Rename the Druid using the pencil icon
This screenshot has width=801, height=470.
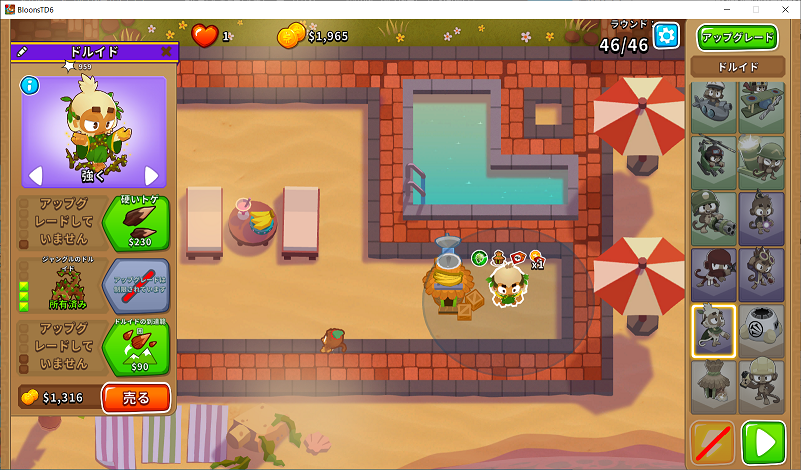coord(22,51)
